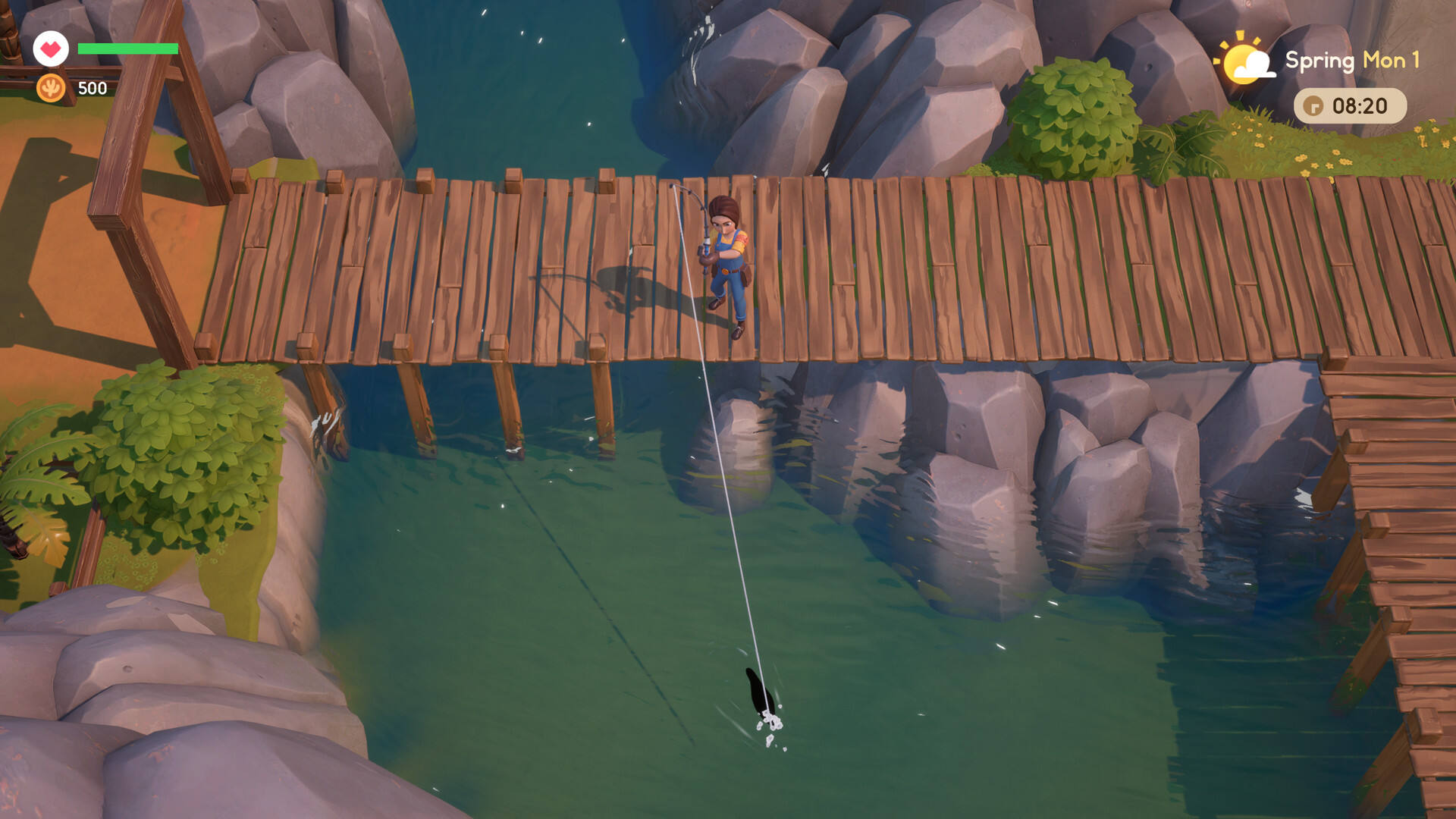Select the orange coin currency icon
This screenshot has height=819, width=1456.
[x=51, y=88]
